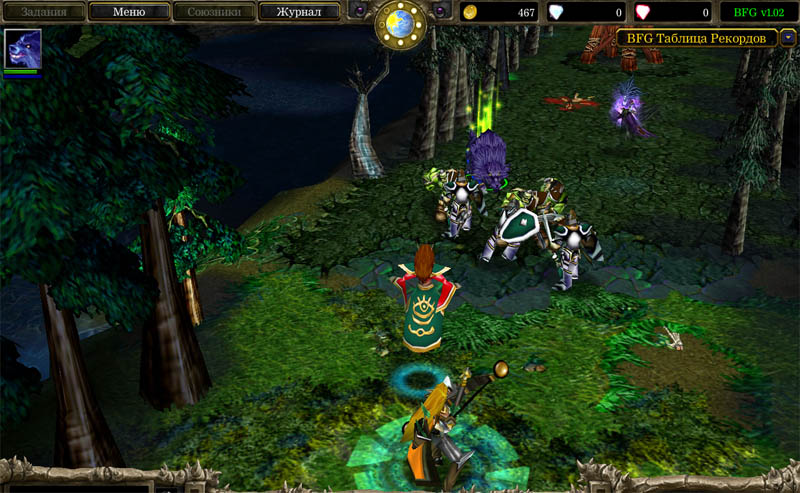Image resolution: width=800 pixels, height=493 pixels.
Task: Open the Союзники allies panel
Action: tap(213, 12)
